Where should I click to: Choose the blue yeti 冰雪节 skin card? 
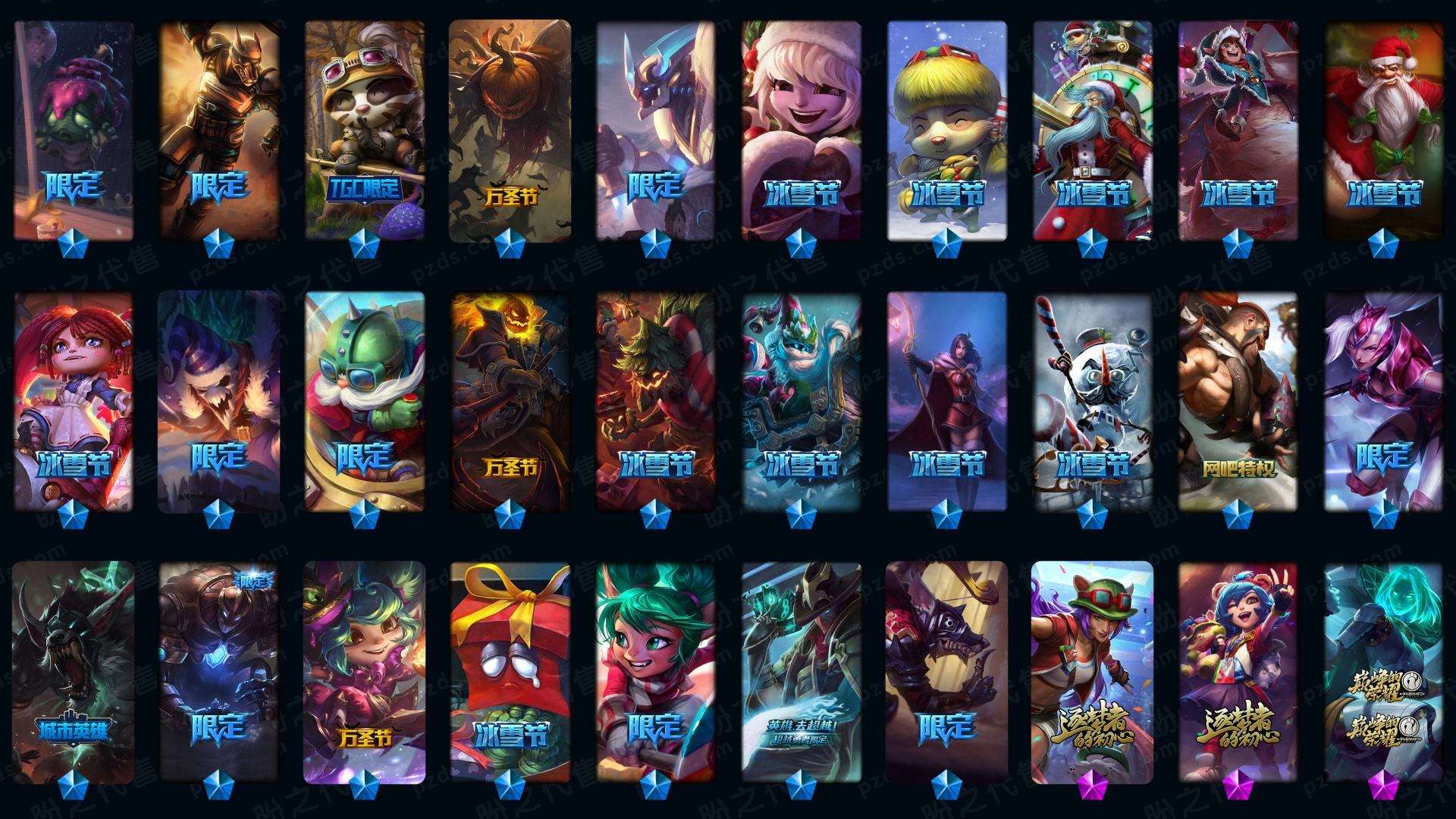(x=801, y=402)
